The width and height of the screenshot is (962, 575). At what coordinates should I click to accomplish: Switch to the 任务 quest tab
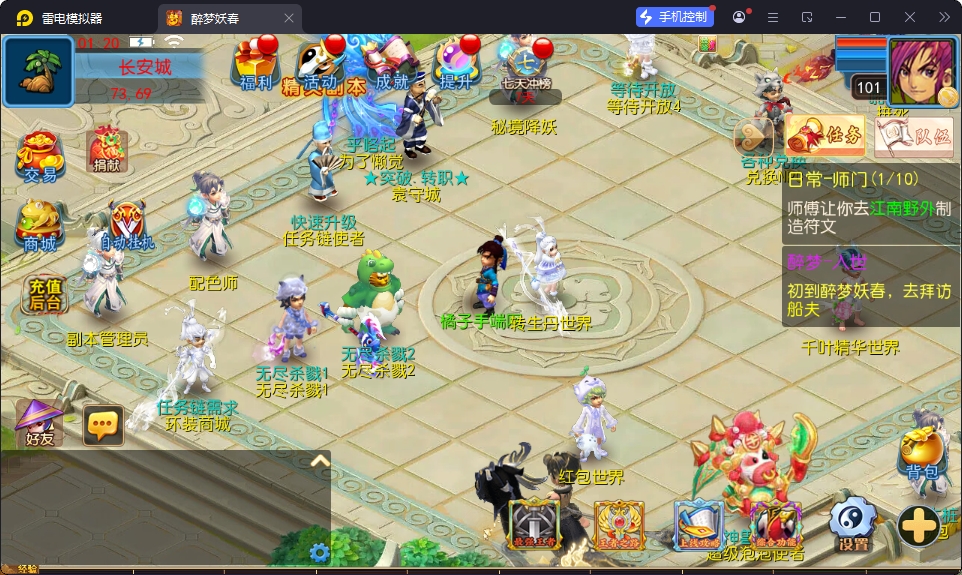point(826,136)
